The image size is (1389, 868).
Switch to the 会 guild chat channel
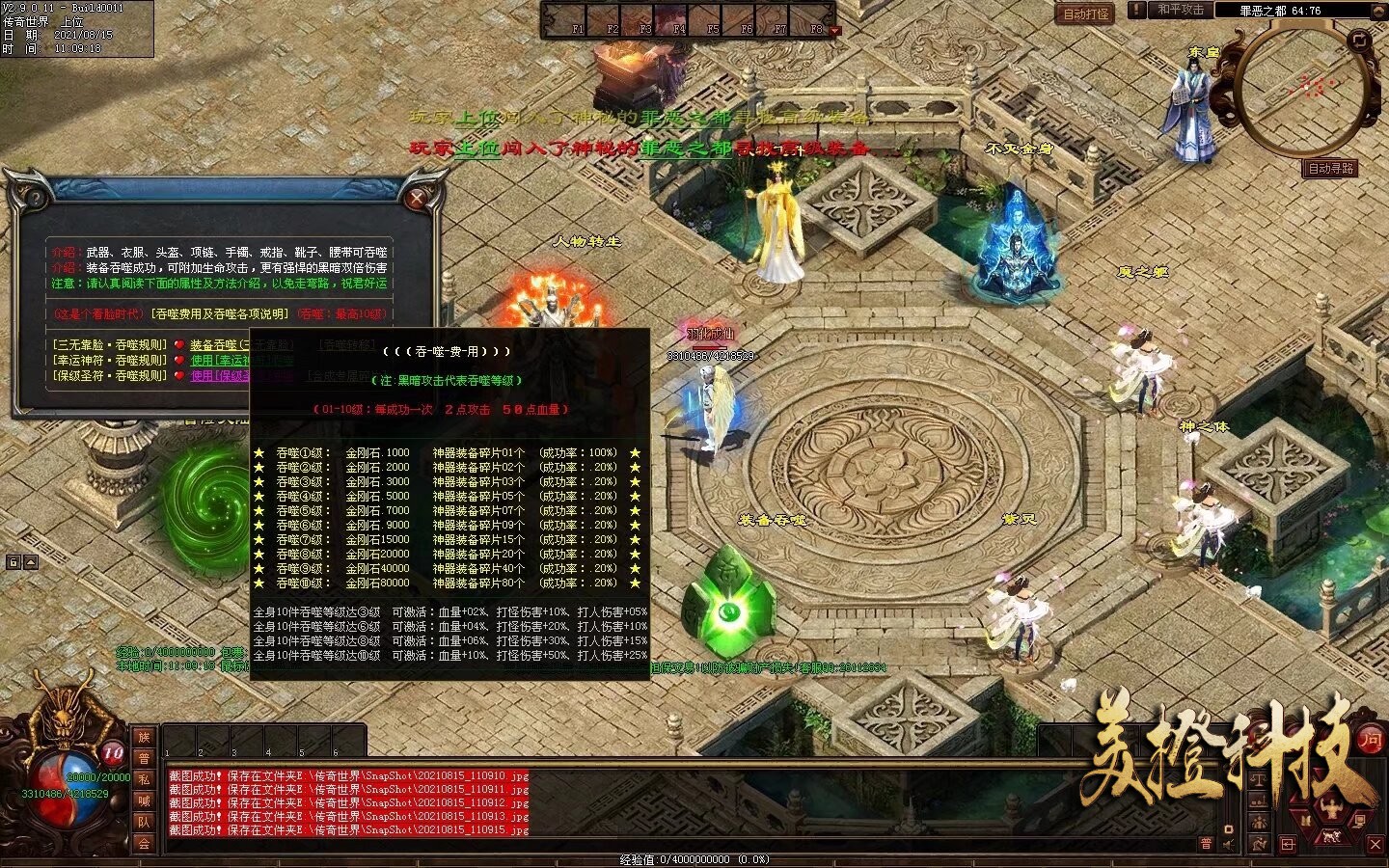pos(144,844)
